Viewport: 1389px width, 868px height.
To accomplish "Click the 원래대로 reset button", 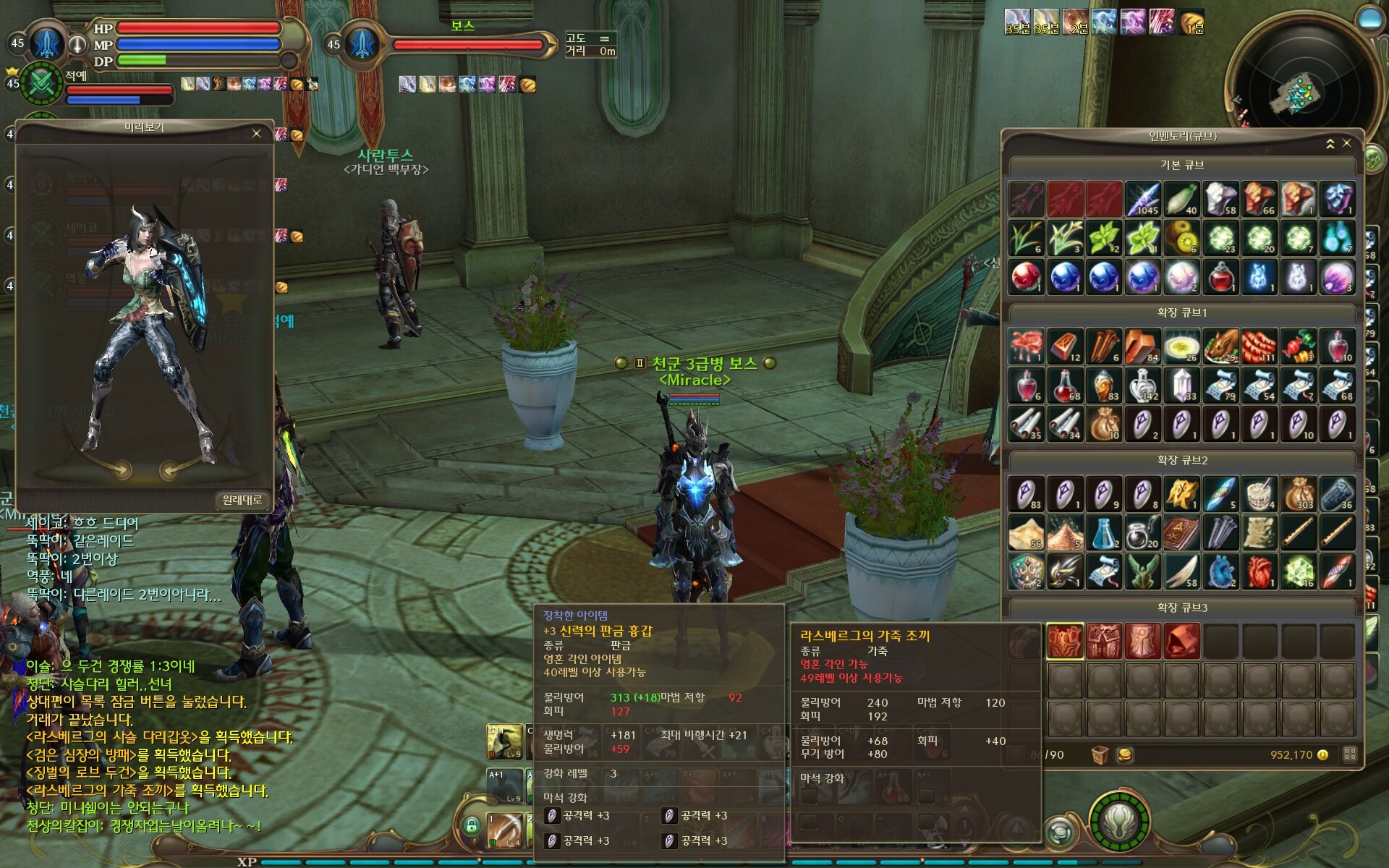I will [242, 500].
